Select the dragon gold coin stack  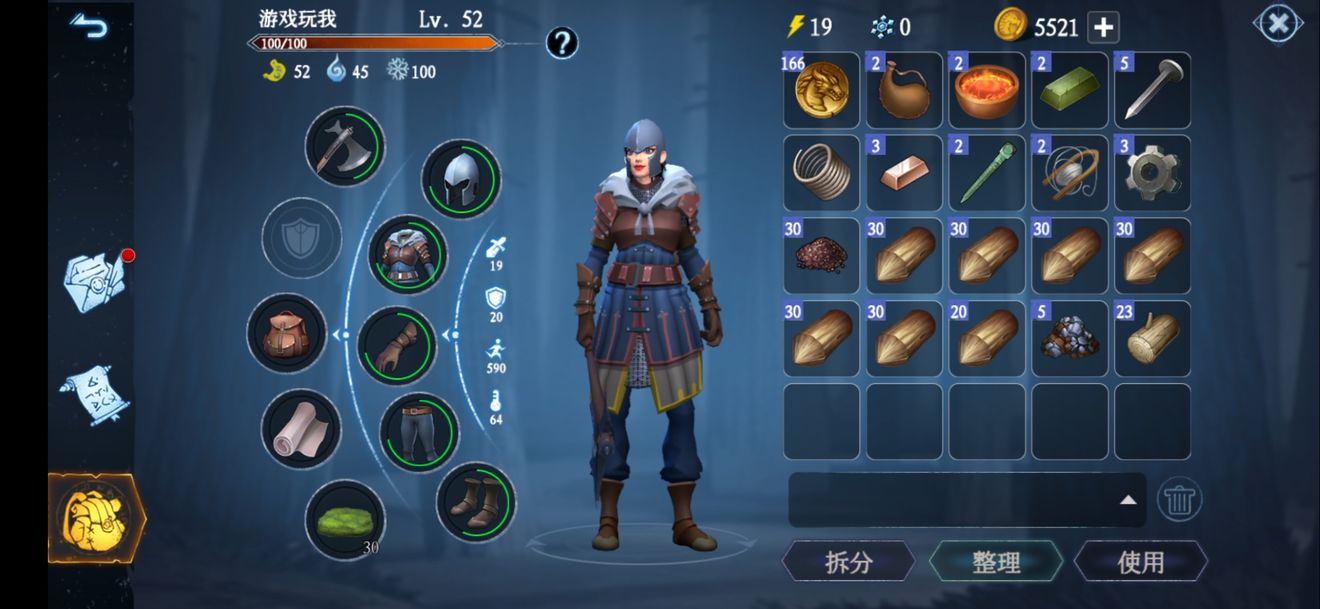(821, 91)
